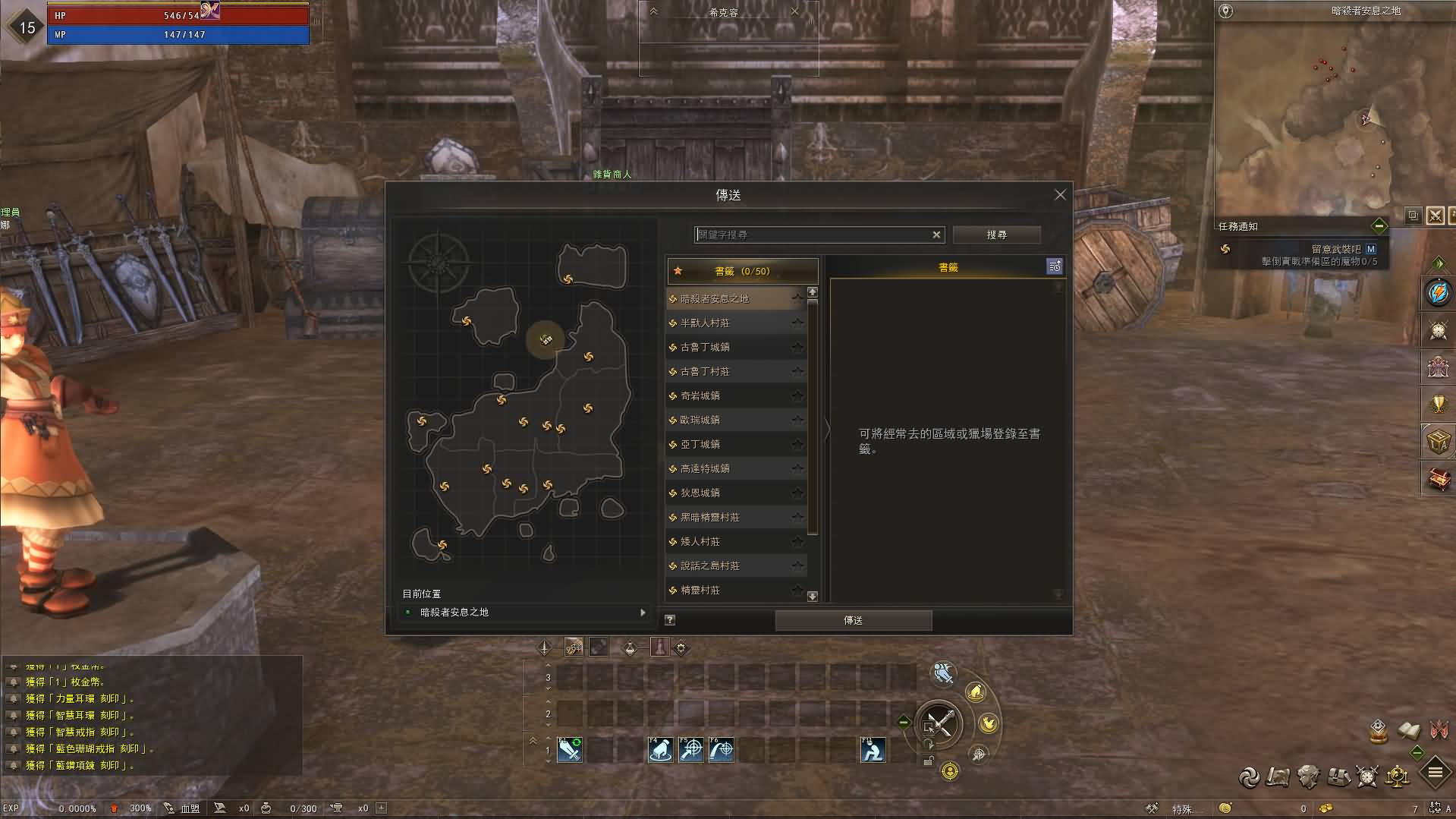The height and width of the screenshot is (819, 1456).
Task: Toggle the favorite star for 古魯丁城鎮
Action: pos(799,347)
